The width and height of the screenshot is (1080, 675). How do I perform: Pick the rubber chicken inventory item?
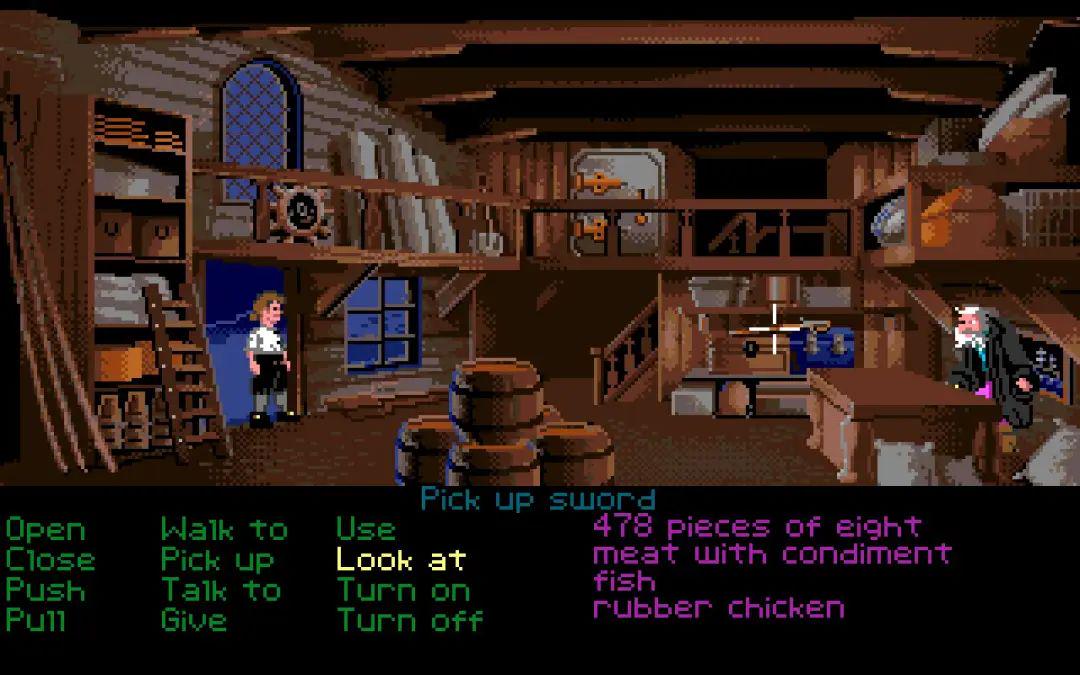point(718,607)
